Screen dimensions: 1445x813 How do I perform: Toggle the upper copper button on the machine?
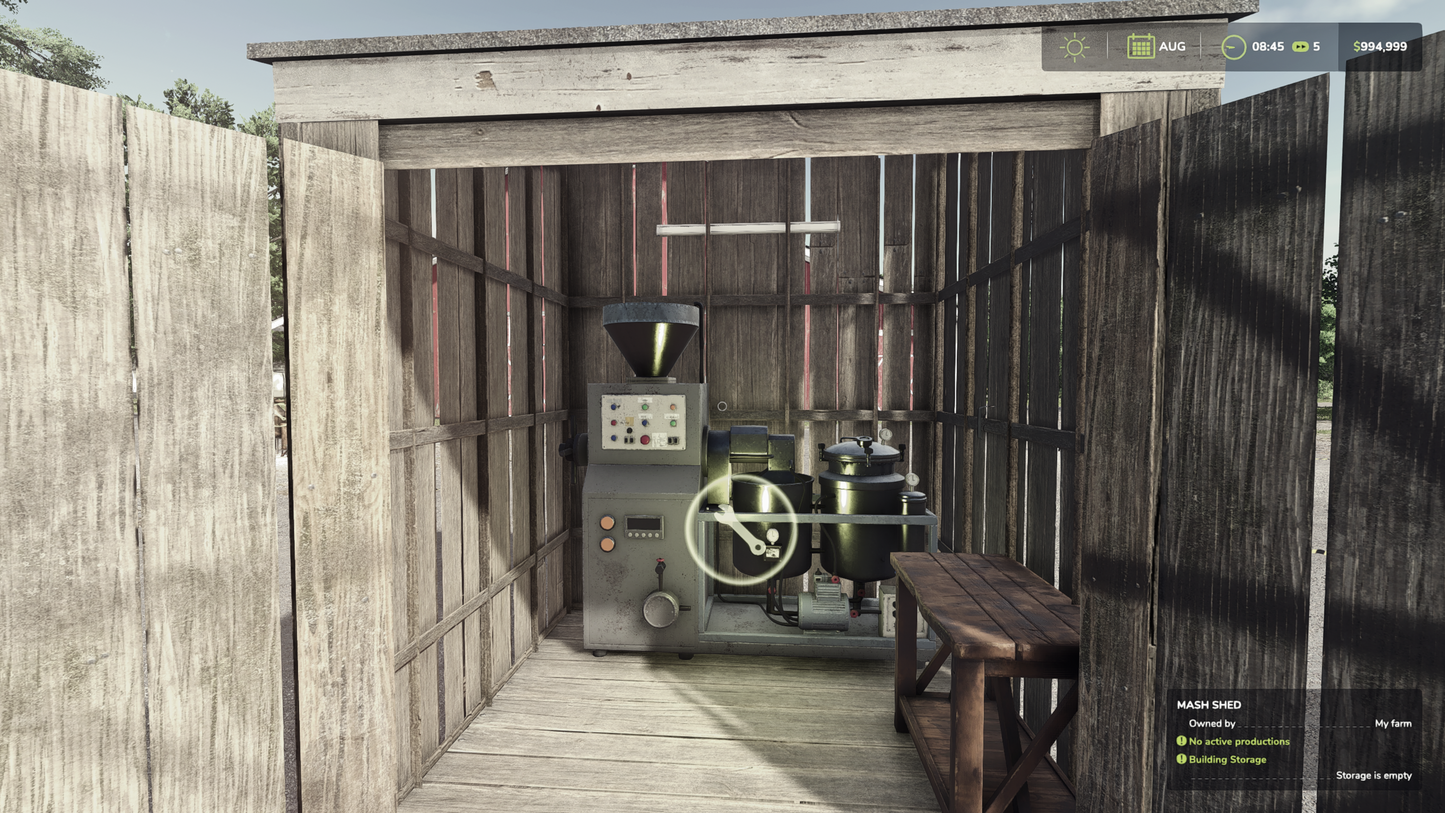[x=608, y=521]
